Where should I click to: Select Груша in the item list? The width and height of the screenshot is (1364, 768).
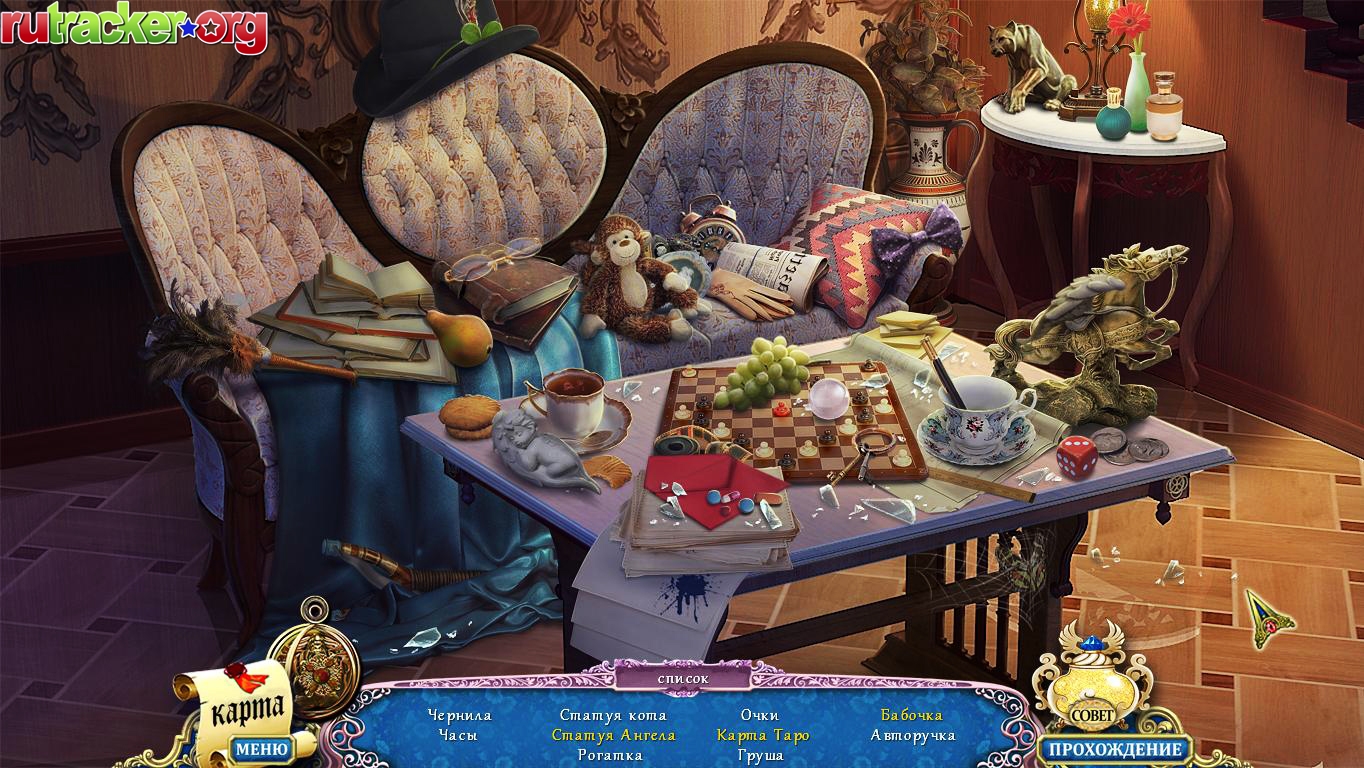(760, 755)
